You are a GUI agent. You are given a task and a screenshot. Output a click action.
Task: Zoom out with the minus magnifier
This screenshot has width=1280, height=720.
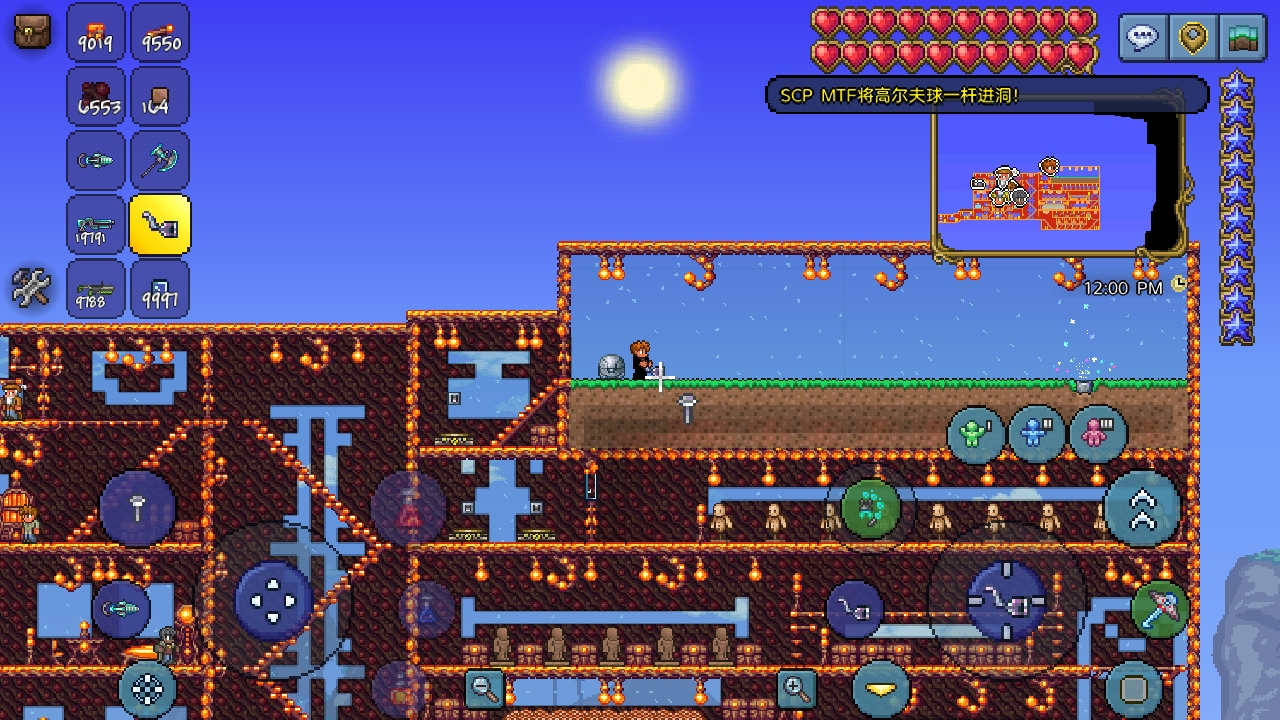[485, 688]
